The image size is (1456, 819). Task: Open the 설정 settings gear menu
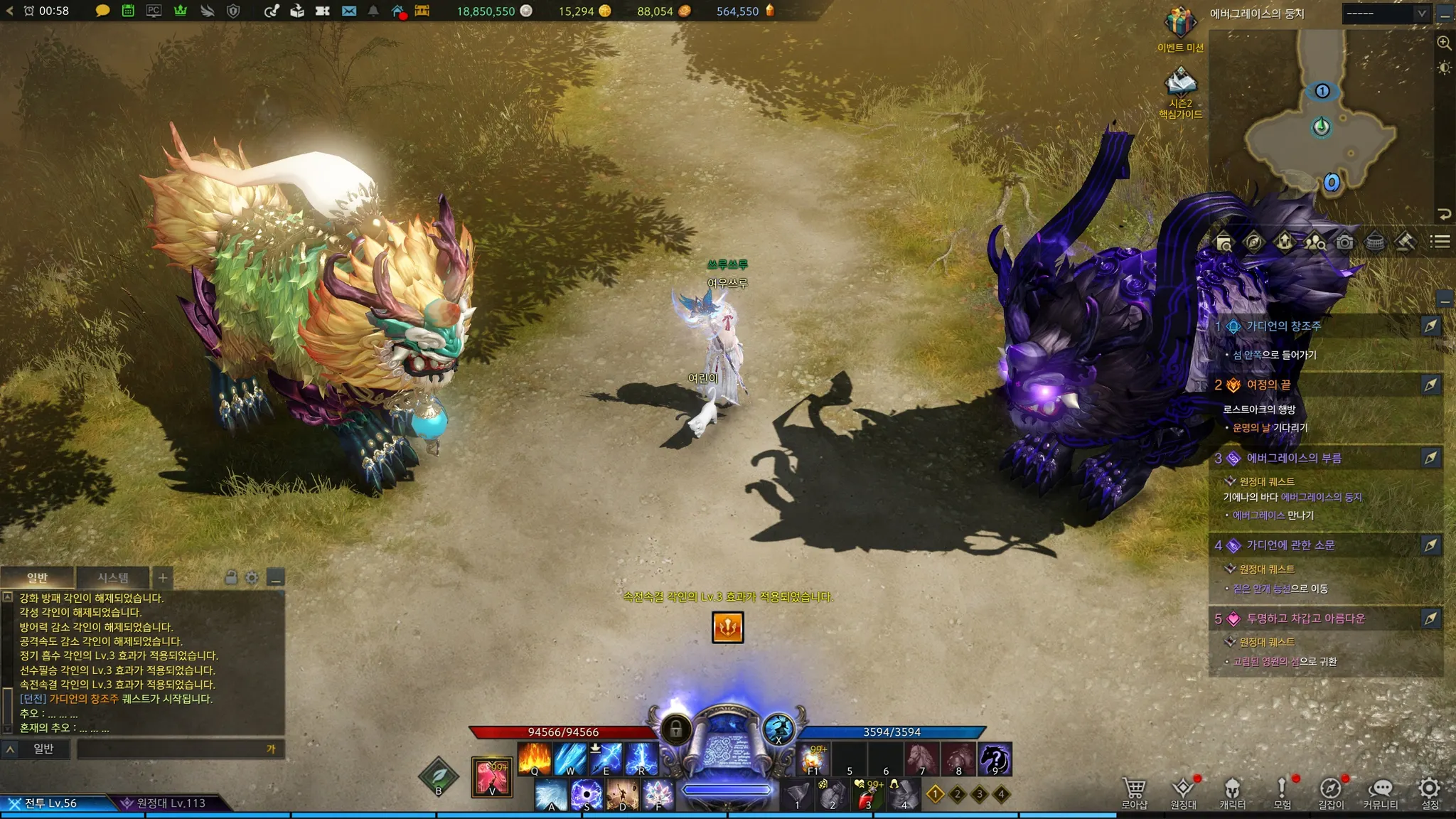click(1429, 793)
